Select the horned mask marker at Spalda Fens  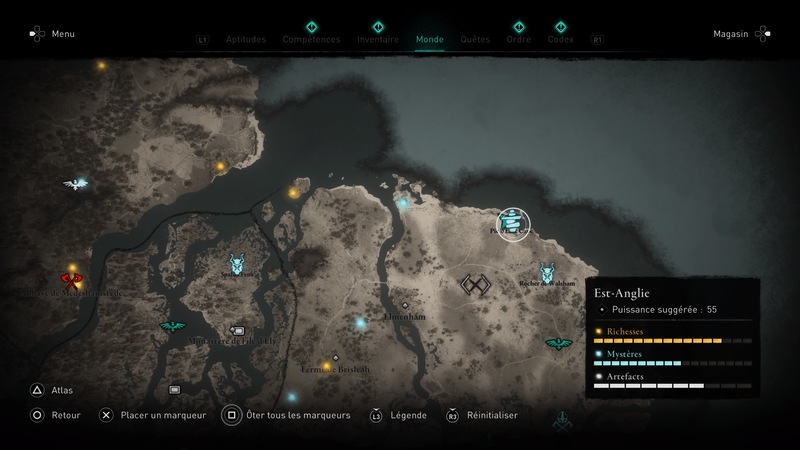(x=238, y=264)
